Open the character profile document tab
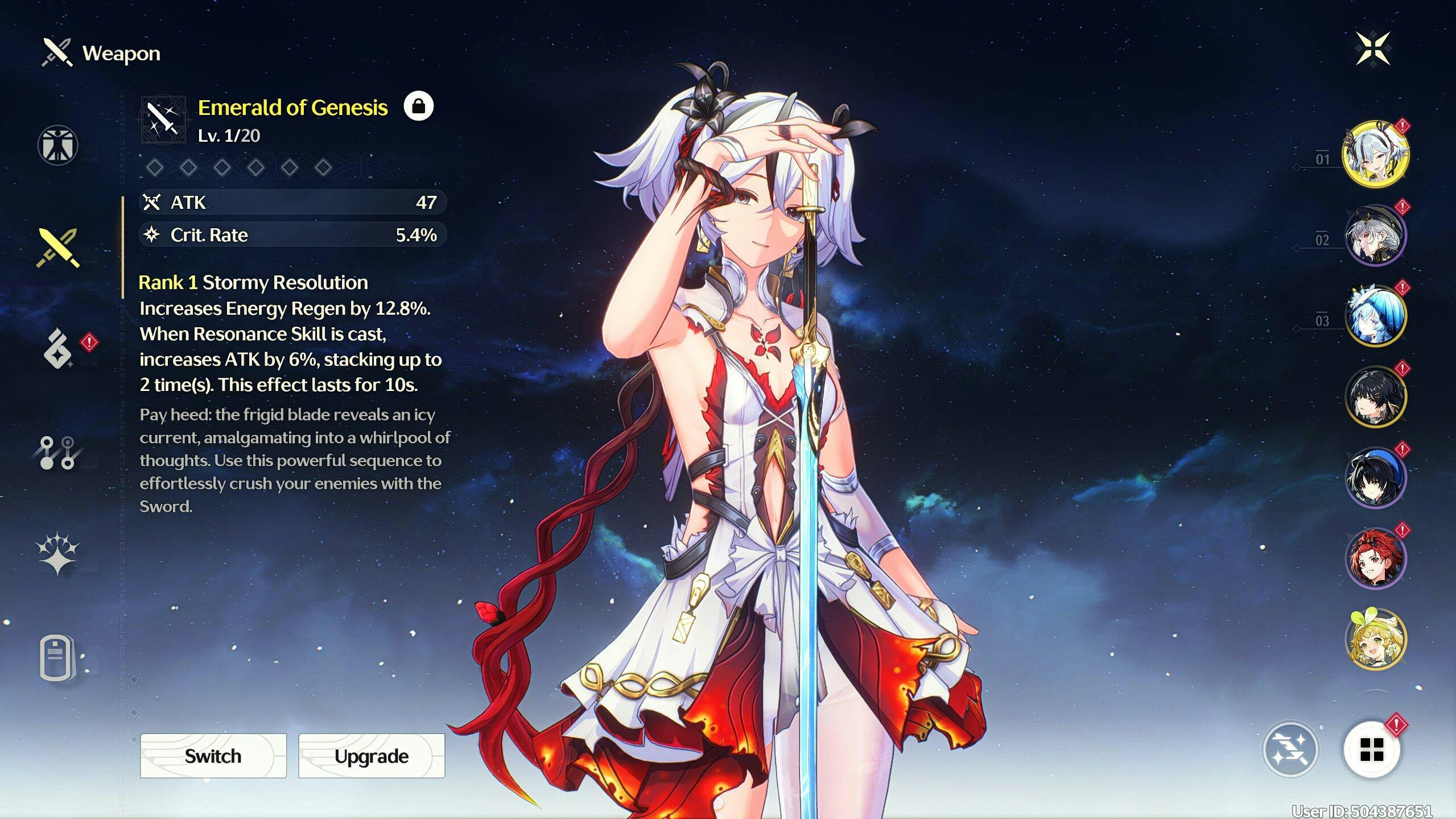 [x=57, y=659]
